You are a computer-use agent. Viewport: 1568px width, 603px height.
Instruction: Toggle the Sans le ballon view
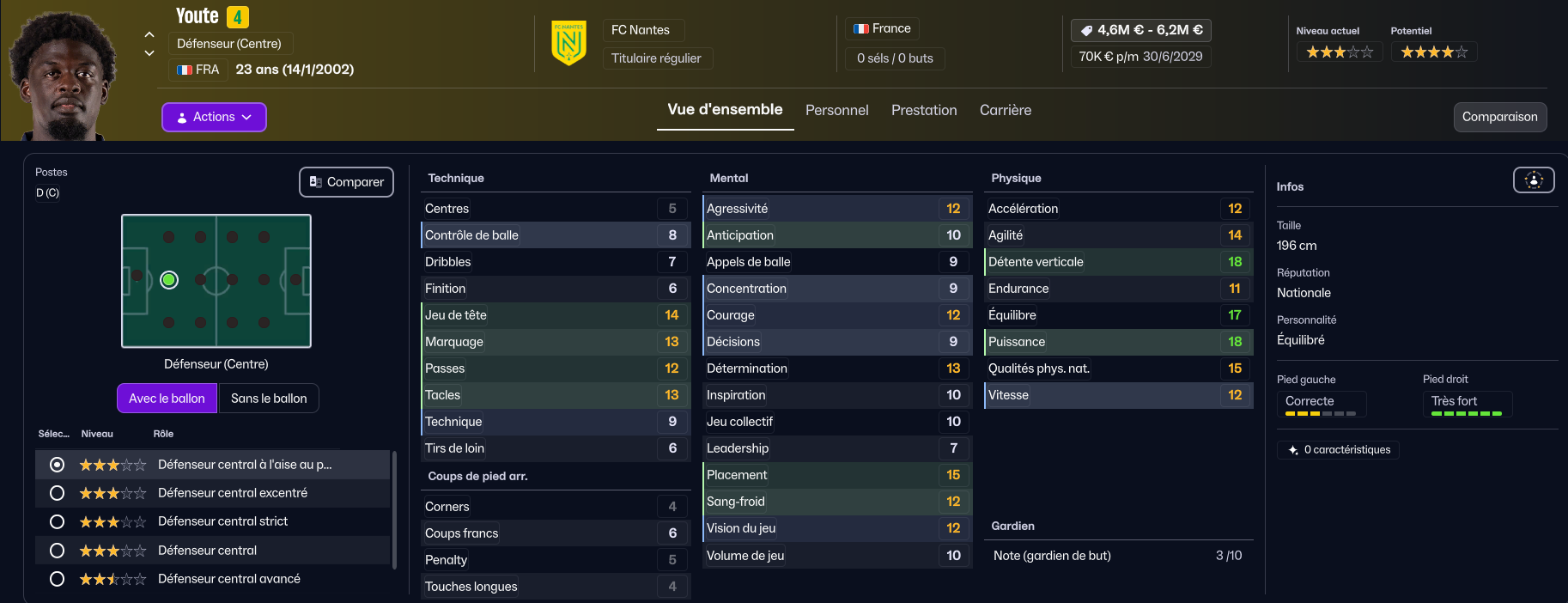pos(269,399)
